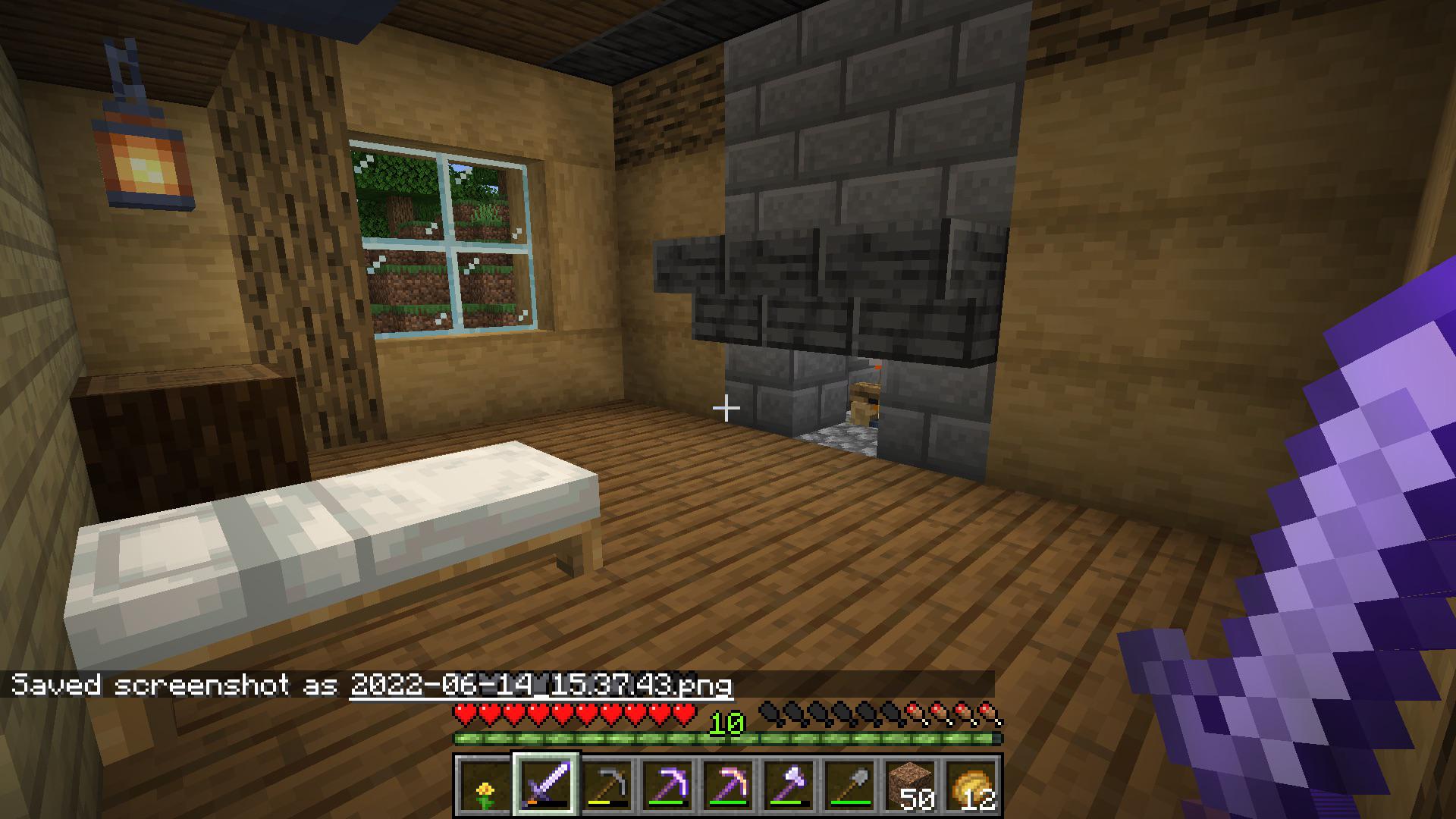Click the crosshair at screen center
1456x819 pixels.
tap(726, 409)
